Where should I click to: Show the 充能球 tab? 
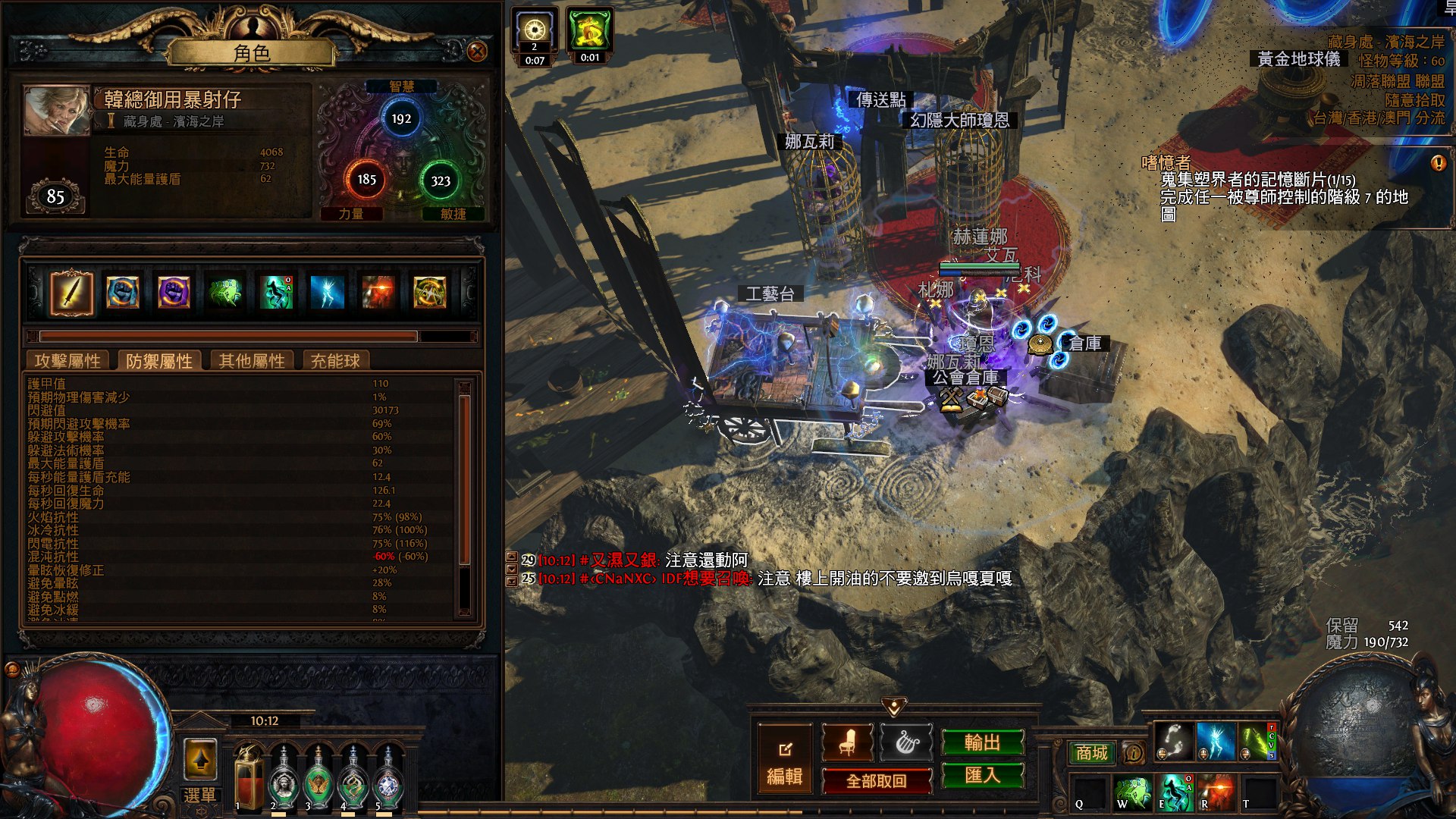click(335, 361)
